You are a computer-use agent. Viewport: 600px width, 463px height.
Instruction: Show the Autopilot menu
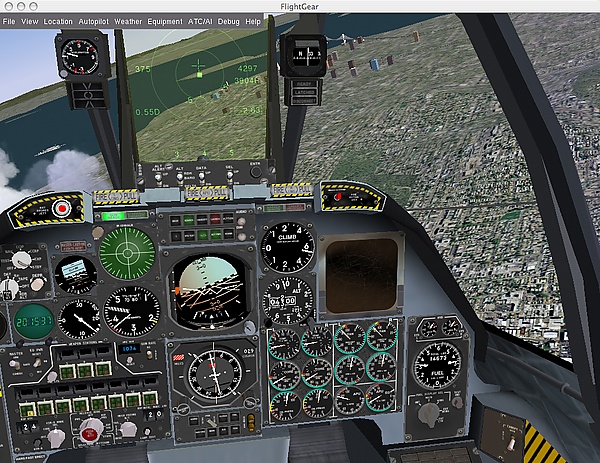tap(93, 20)
